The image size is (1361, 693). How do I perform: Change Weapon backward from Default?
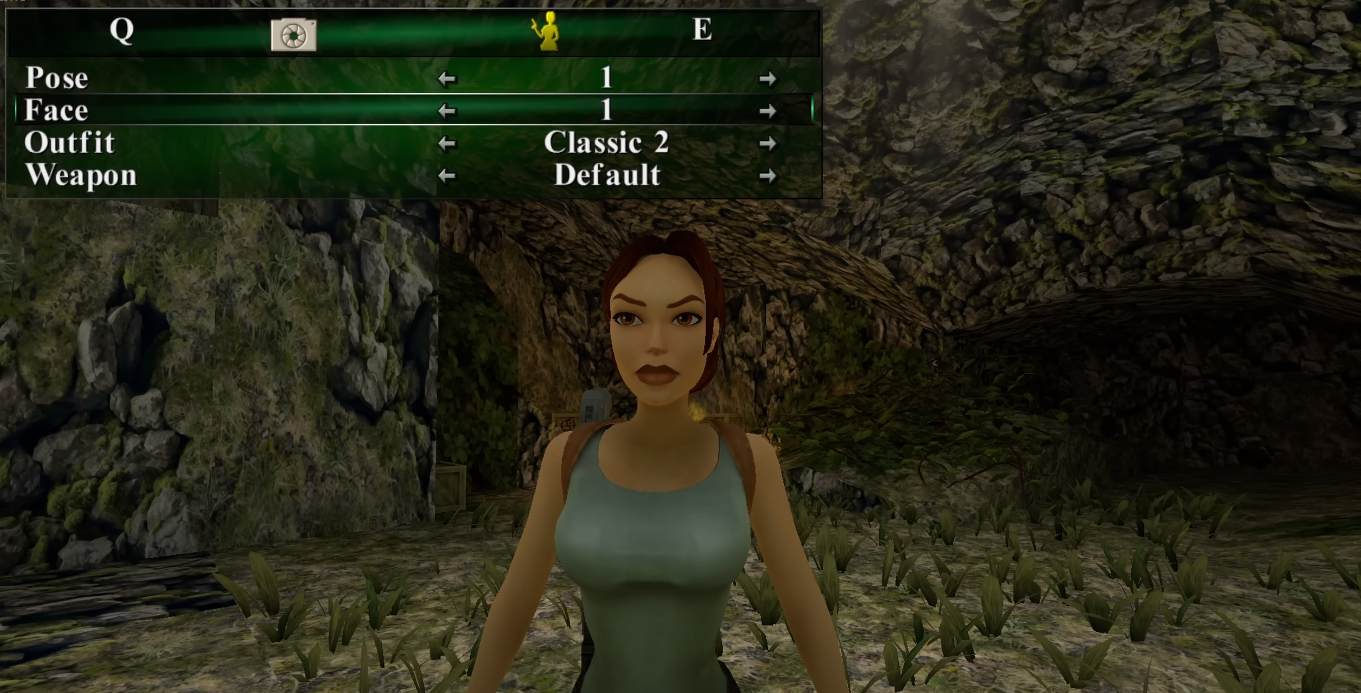[447, 176]
